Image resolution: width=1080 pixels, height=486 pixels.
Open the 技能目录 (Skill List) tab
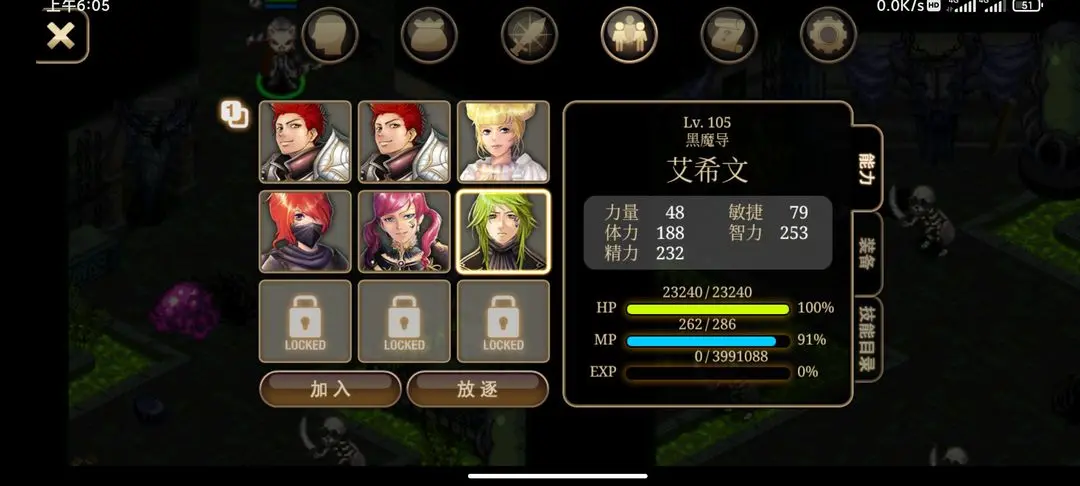tap(867, 338)
